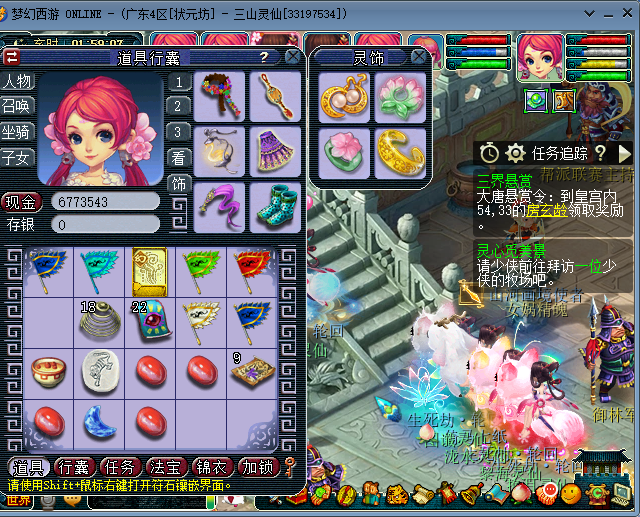This screenshot has width=640, height=517.
Task: Click the 加锁 lock button
Action: 258,467
